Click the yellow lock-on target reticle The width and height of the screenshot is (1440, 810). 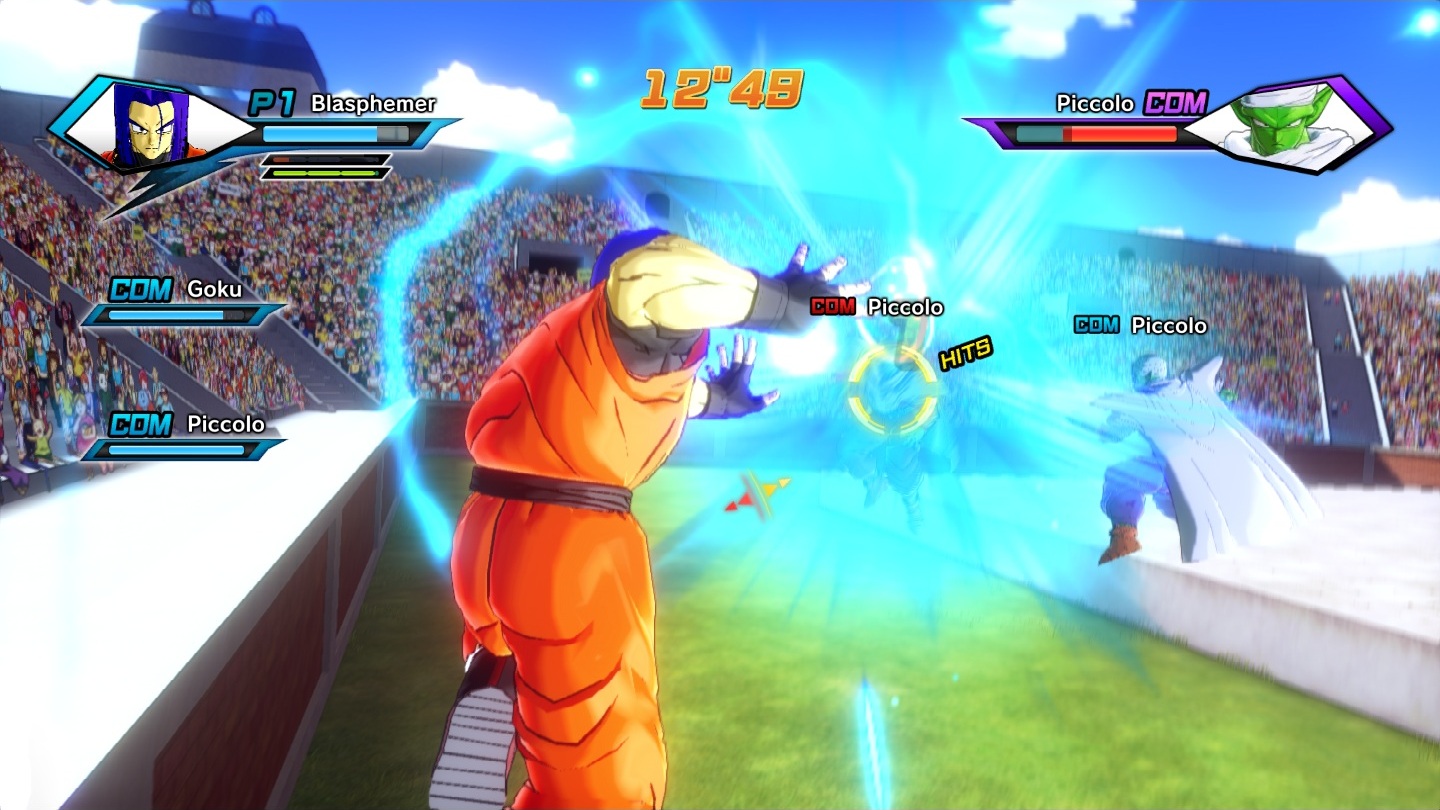coord(893,391)
